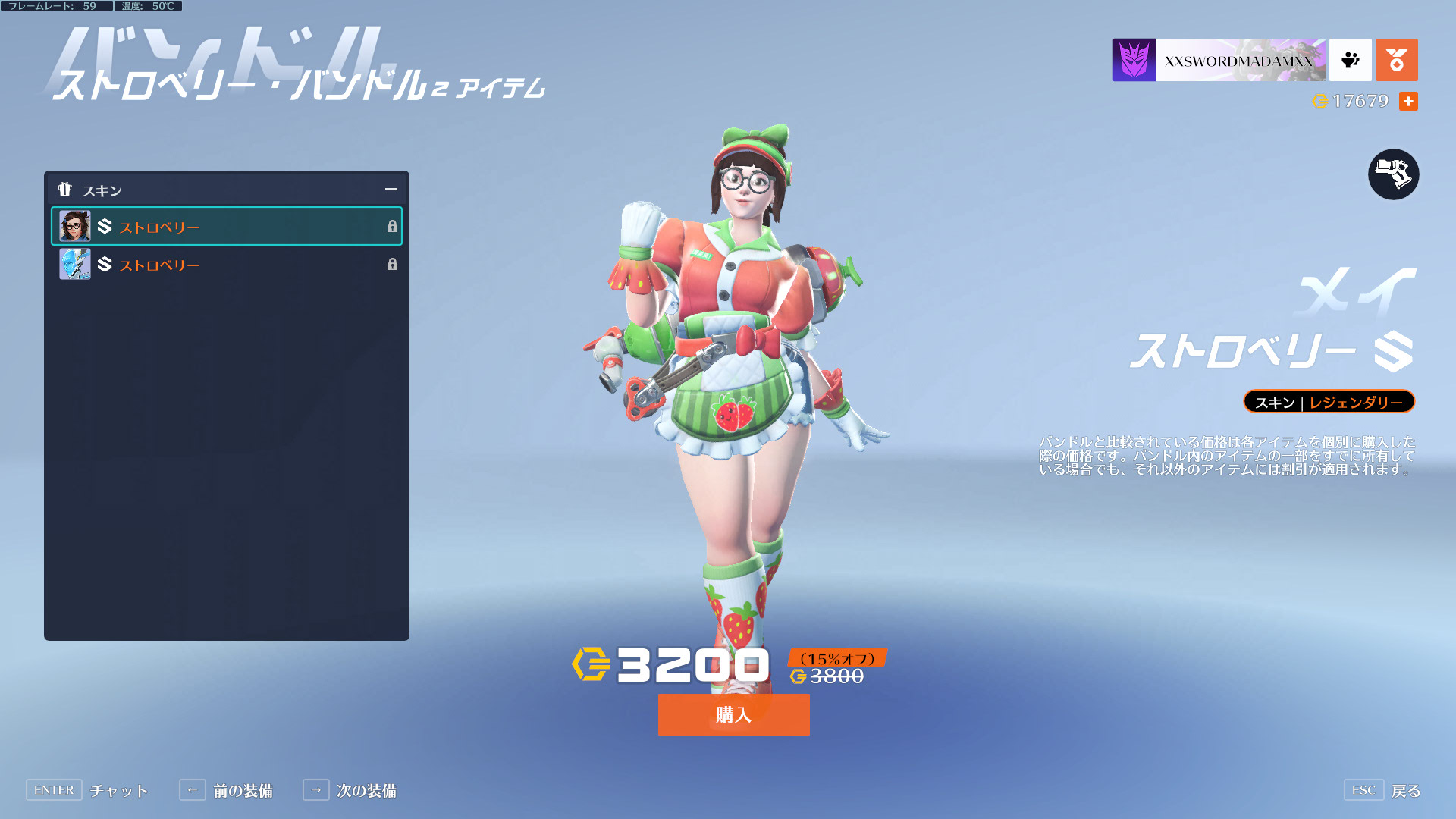
Task: Open the チャット chat prompt
Action: 87,790
